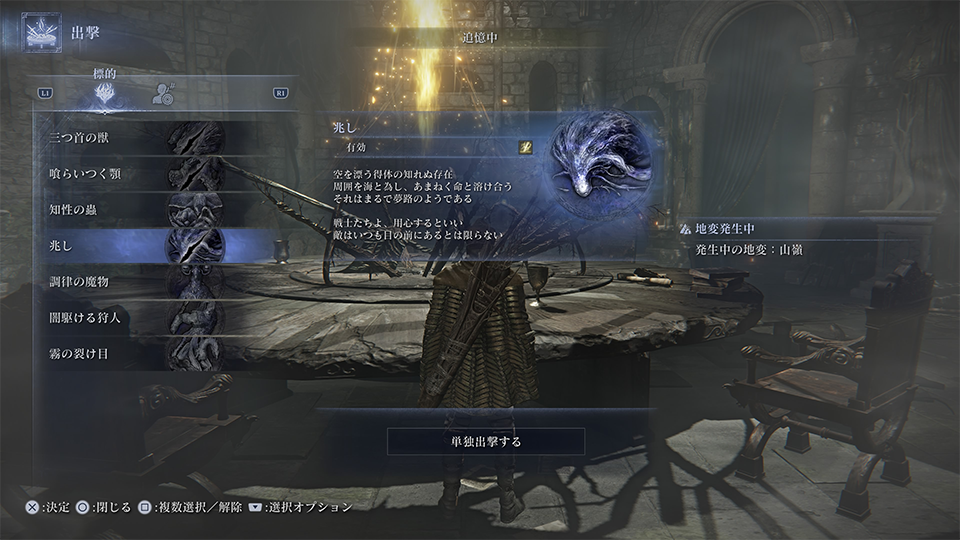Click the 兆し Nightlord portrait thumbnail
Image resolution: width=960 pixels, height=540 pixels.
point(600,162)
